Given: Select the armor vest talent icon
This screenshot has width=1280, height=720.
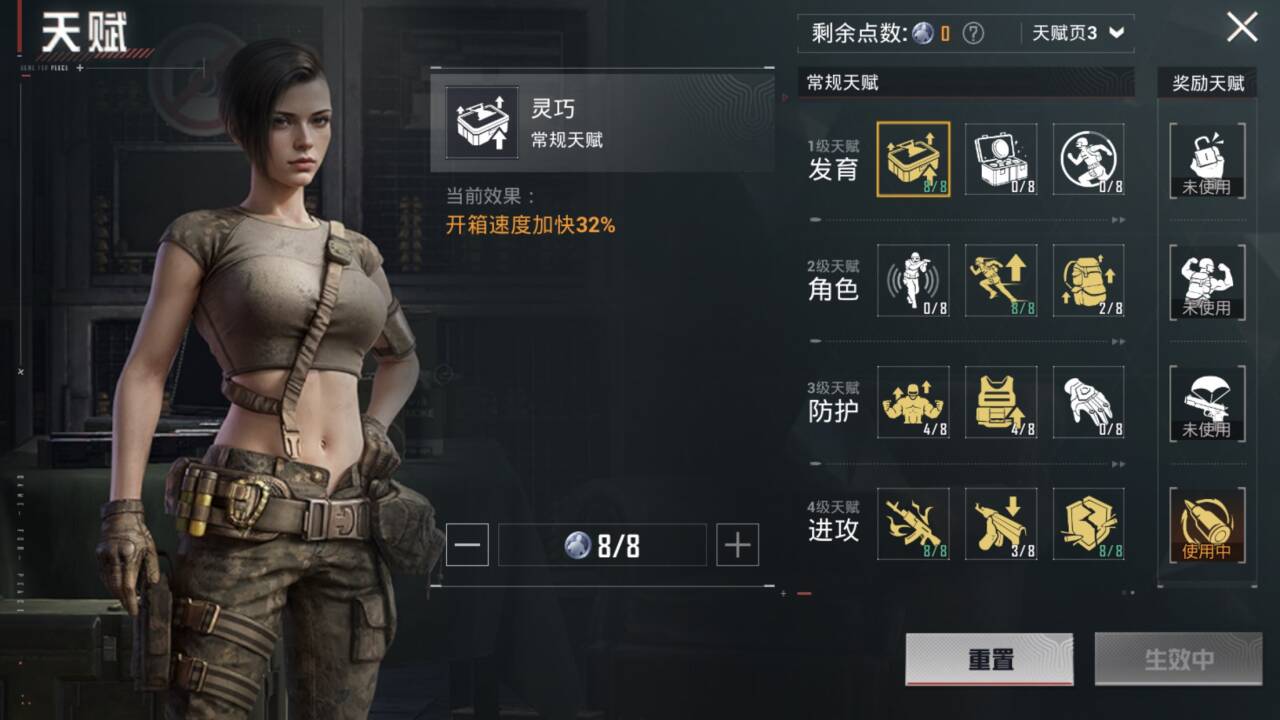Looking at the screenshot, I should 1001,404.
